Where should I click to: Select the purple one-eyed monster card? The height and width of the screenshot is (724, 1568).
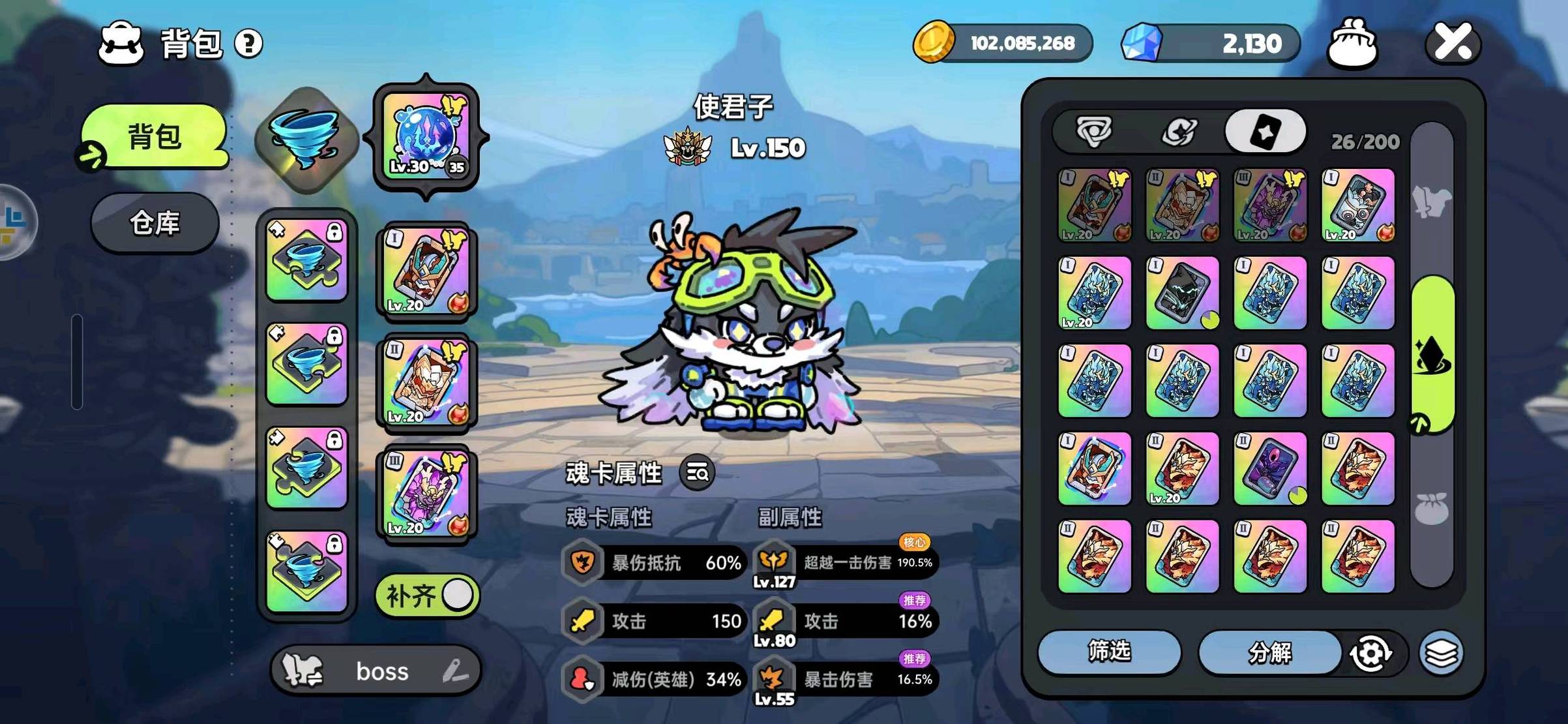[1270, 468]
